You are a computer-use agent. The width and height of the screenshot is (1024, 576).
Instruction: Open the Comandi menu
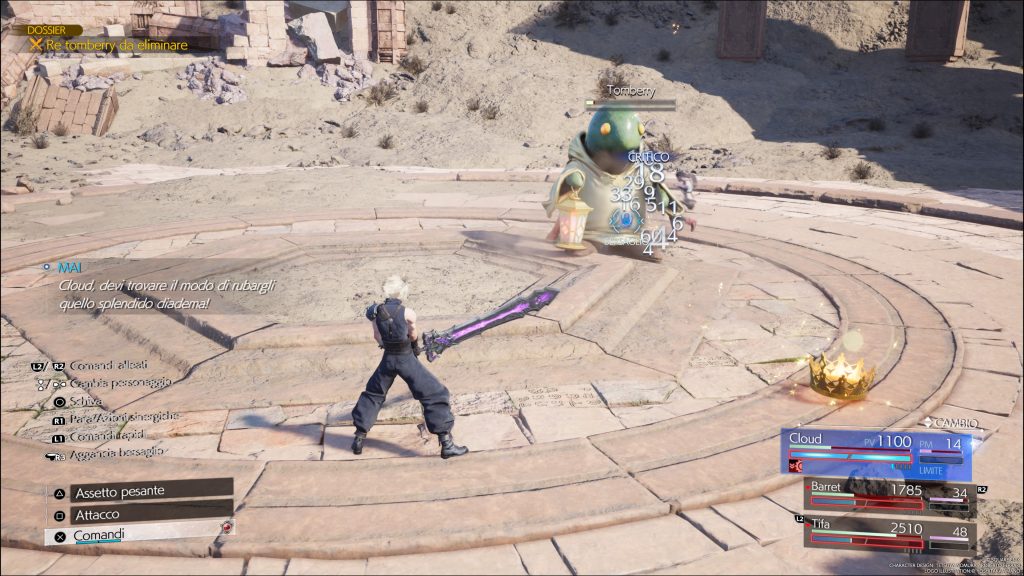(x=138, y=535)
